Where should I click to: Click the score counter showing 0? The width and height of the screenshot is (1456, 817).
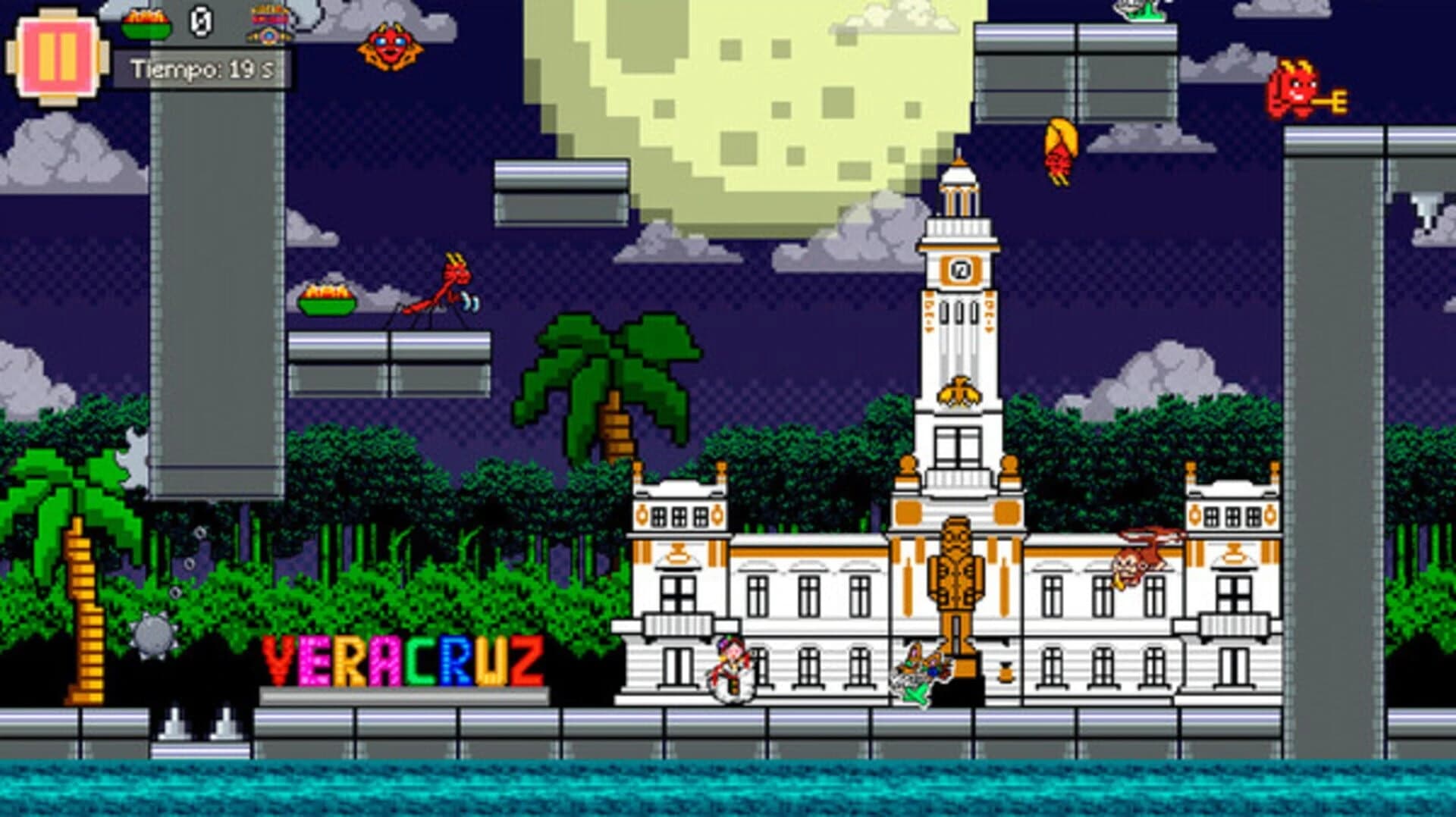(x=201, y=21)
